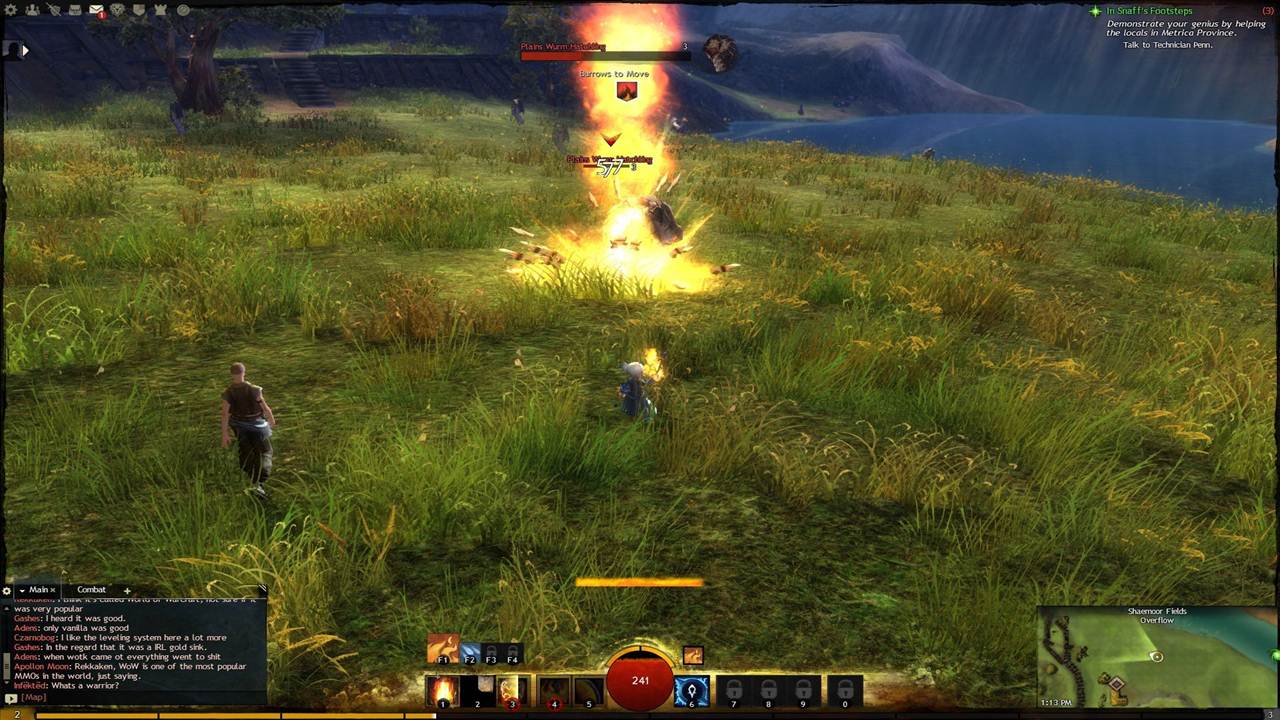Close the Main chat tab

(53, 590)
